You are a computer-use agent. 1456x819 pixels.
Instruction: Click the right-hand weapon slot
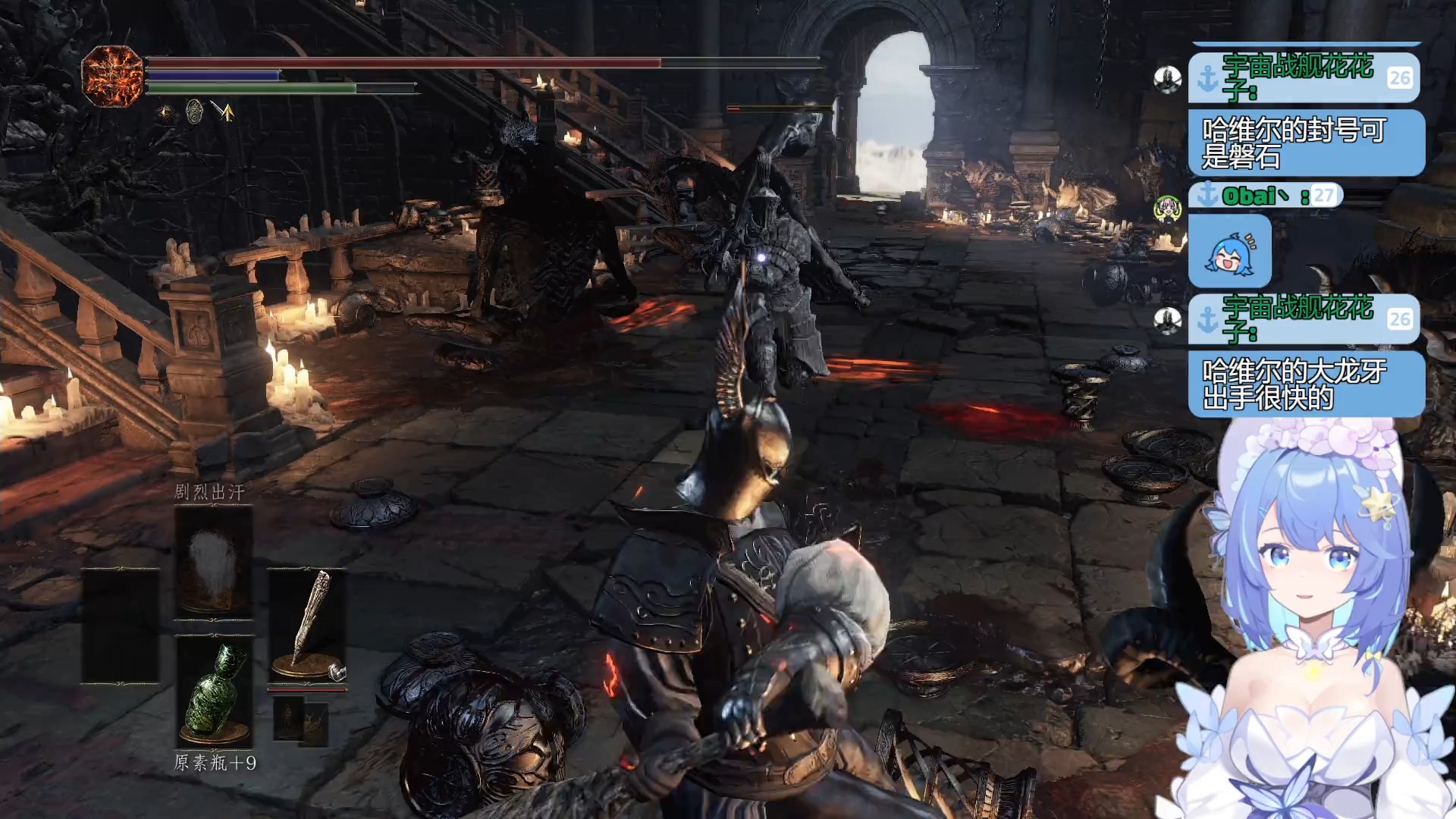[x=307, y=626]
